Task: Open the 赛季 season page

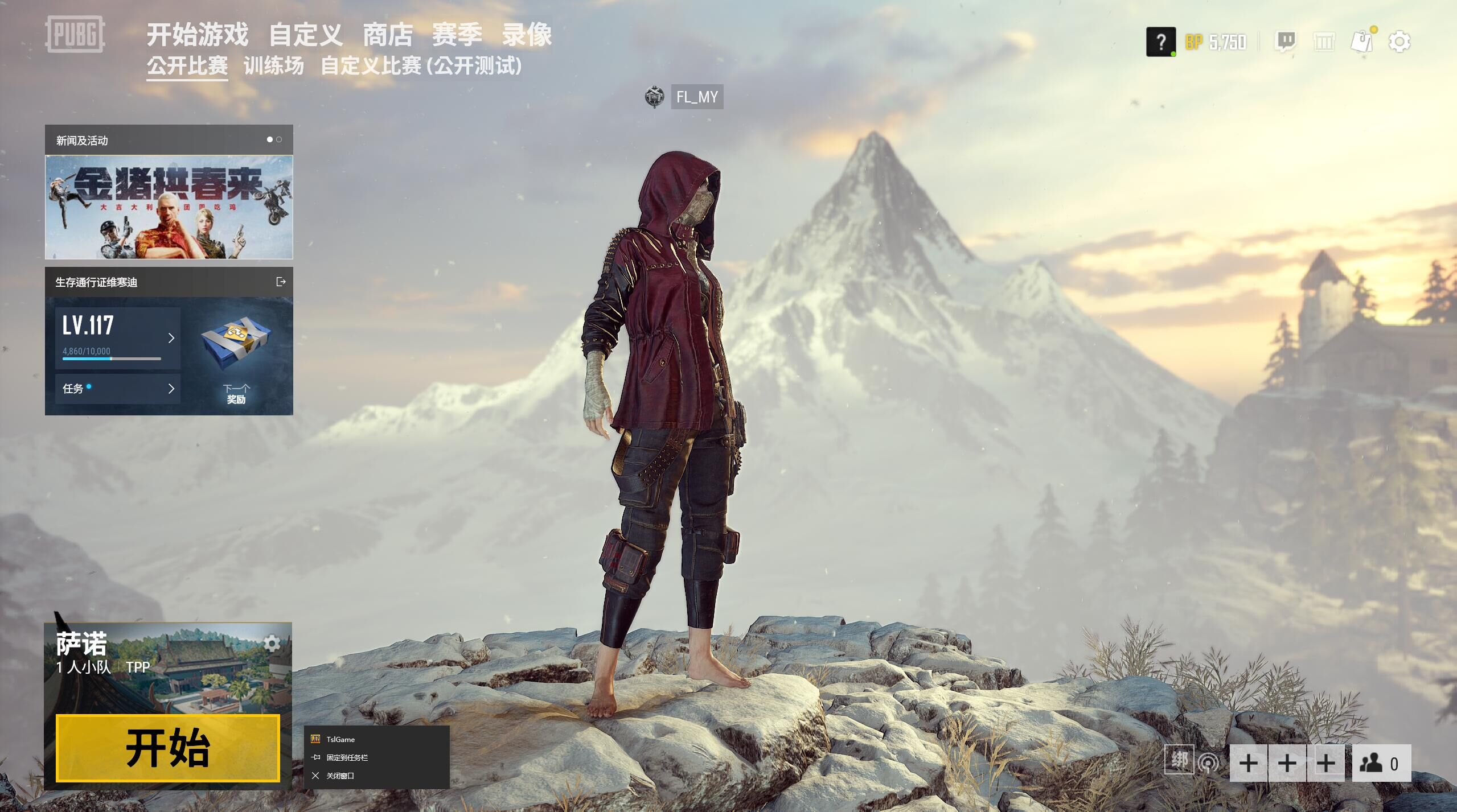Action: point(457,35)
